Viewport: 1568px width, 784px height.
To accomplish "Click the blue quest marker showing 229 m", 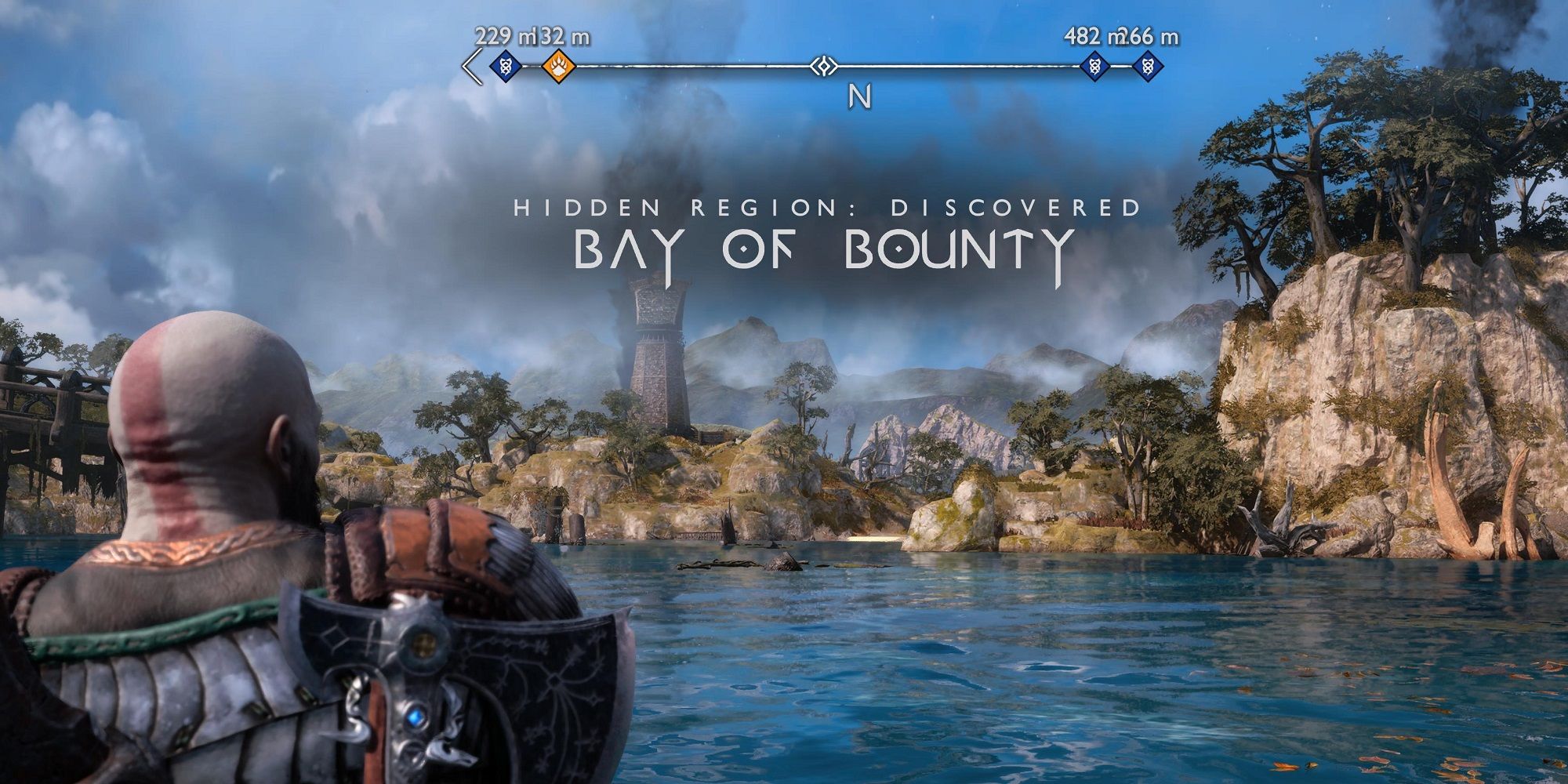I will click(x=506, y=67).
